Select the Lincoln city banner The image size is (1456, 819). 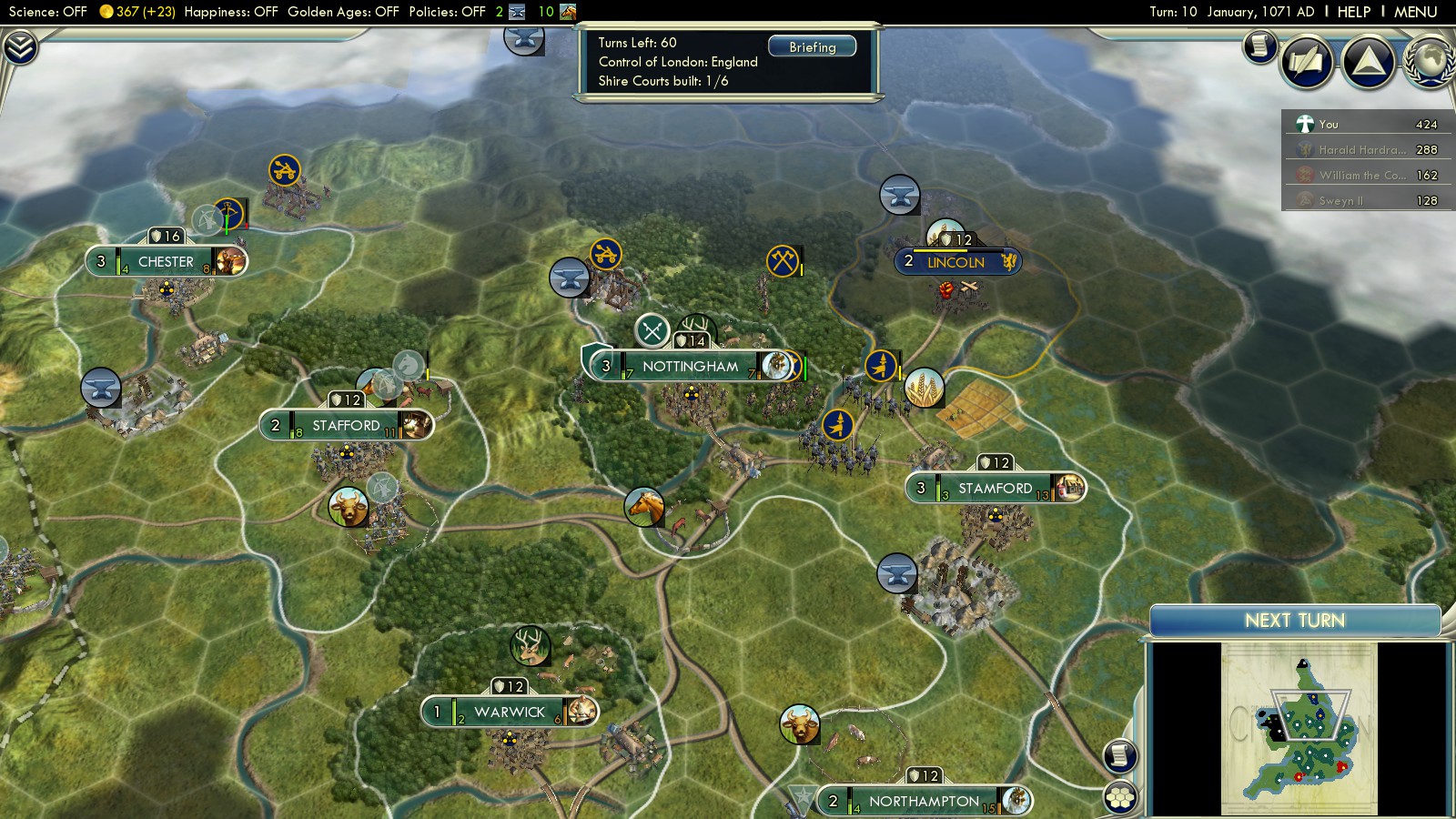(x=955, y=262)
